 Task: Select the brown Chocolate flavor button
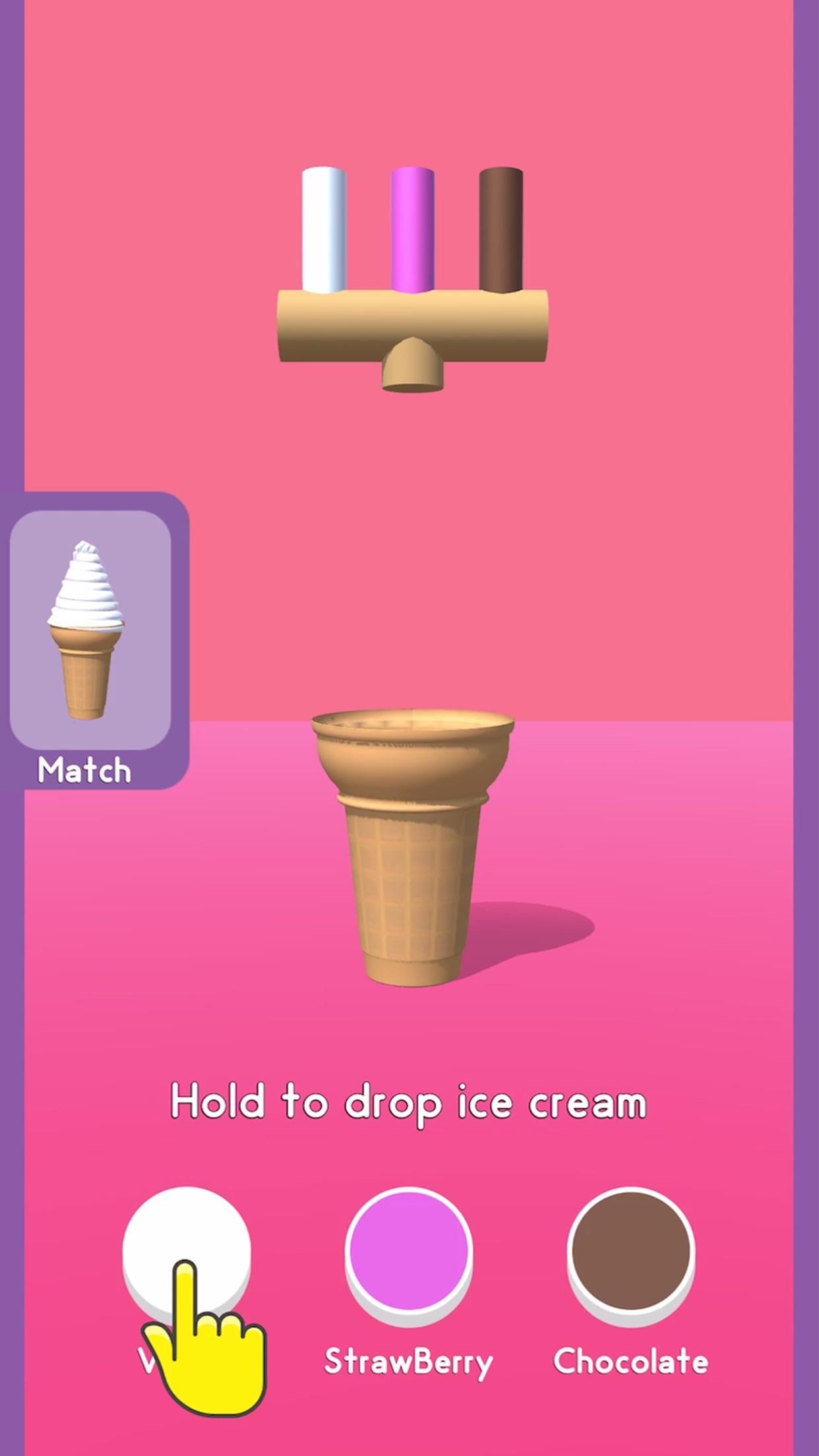pos(631,1252)
